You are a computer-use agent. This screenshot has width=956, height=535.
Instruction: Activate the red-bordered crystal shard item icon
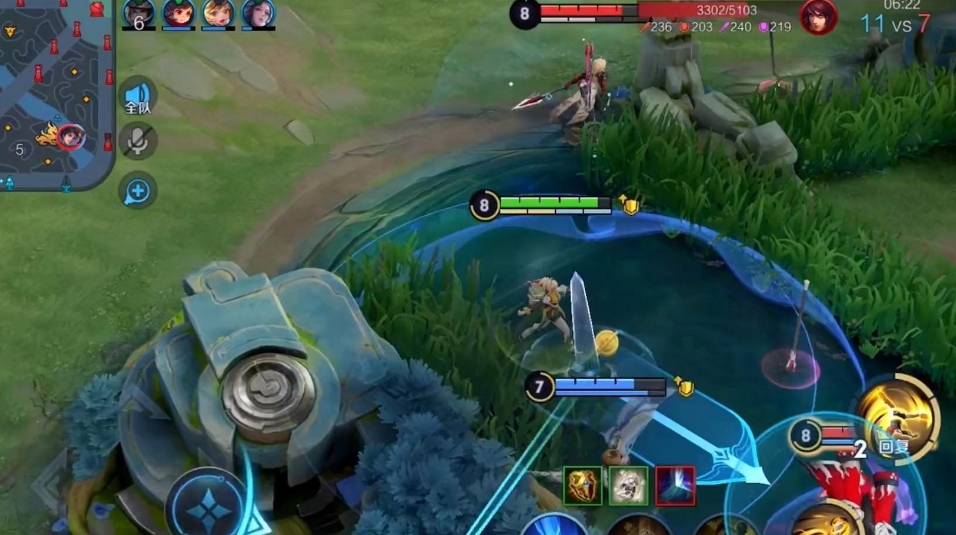click(x=675, y=485)
